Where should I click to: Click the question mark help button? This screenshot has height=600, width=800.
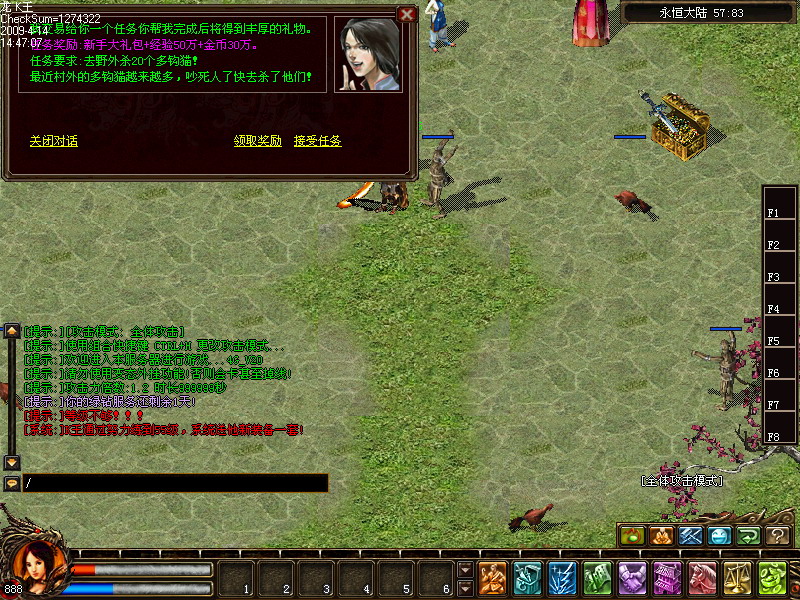(x=778, y=536)
